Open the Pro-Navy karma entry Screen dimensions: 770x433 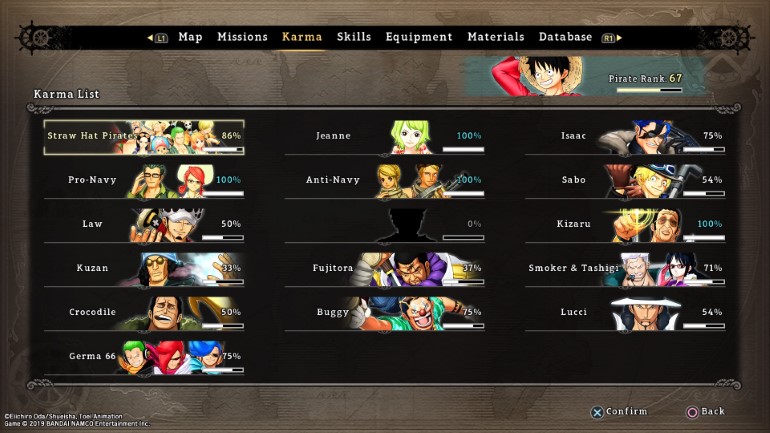(144, 180)
